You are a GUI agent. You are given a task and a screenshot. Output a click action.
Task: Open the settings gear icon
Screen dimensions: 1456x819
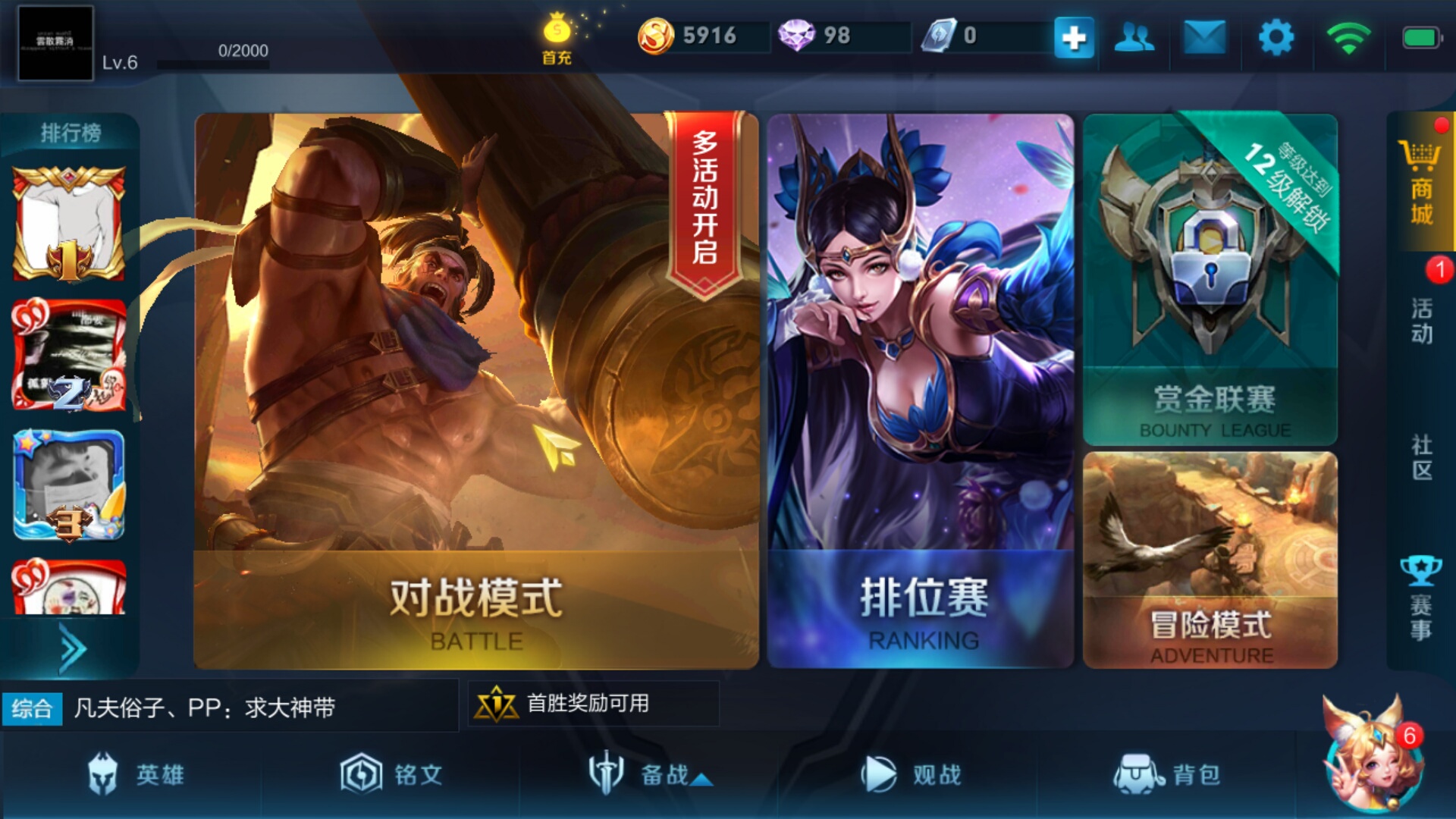(1274, 36)
